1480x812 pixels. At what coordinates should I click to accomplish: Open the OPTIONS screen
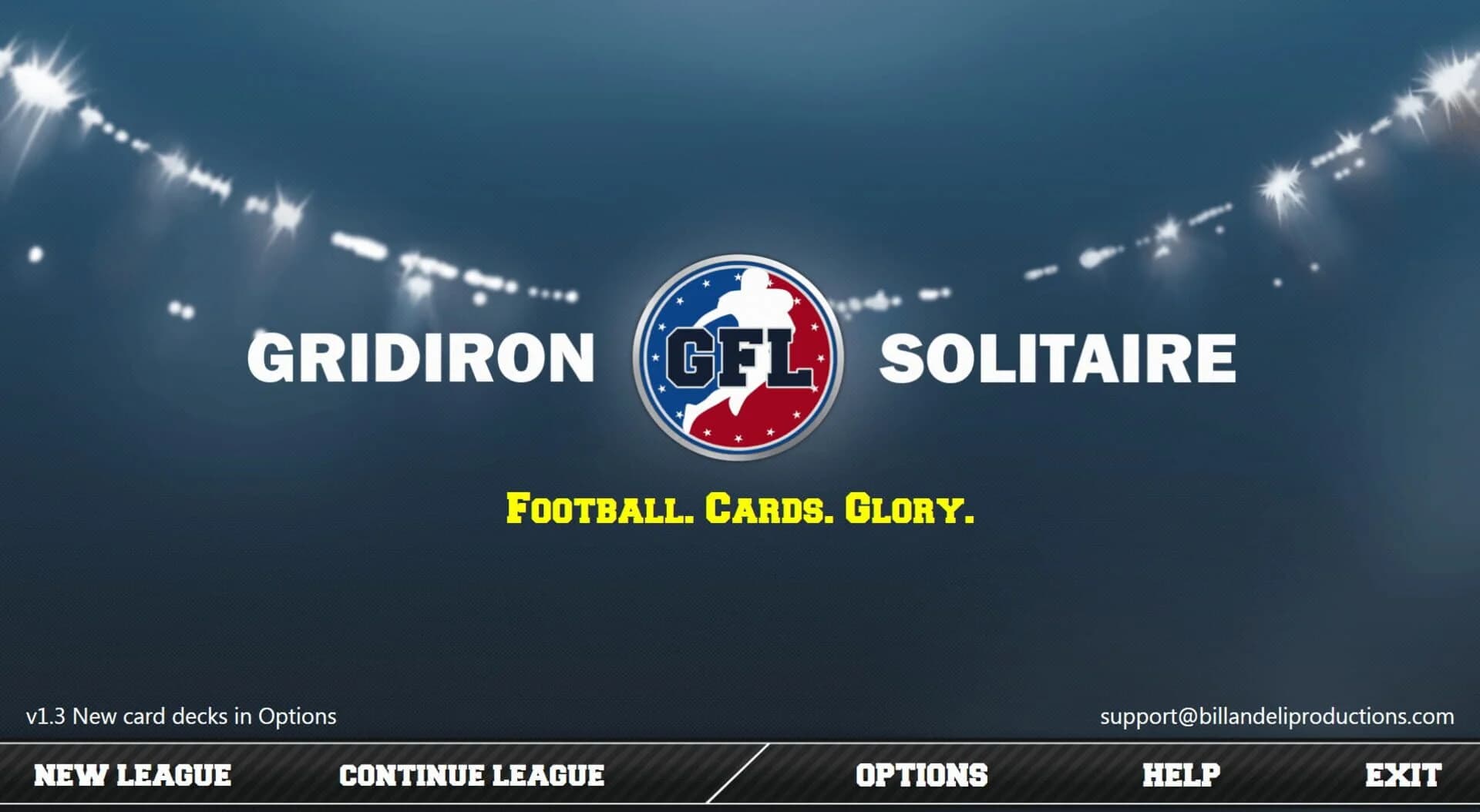922,776
